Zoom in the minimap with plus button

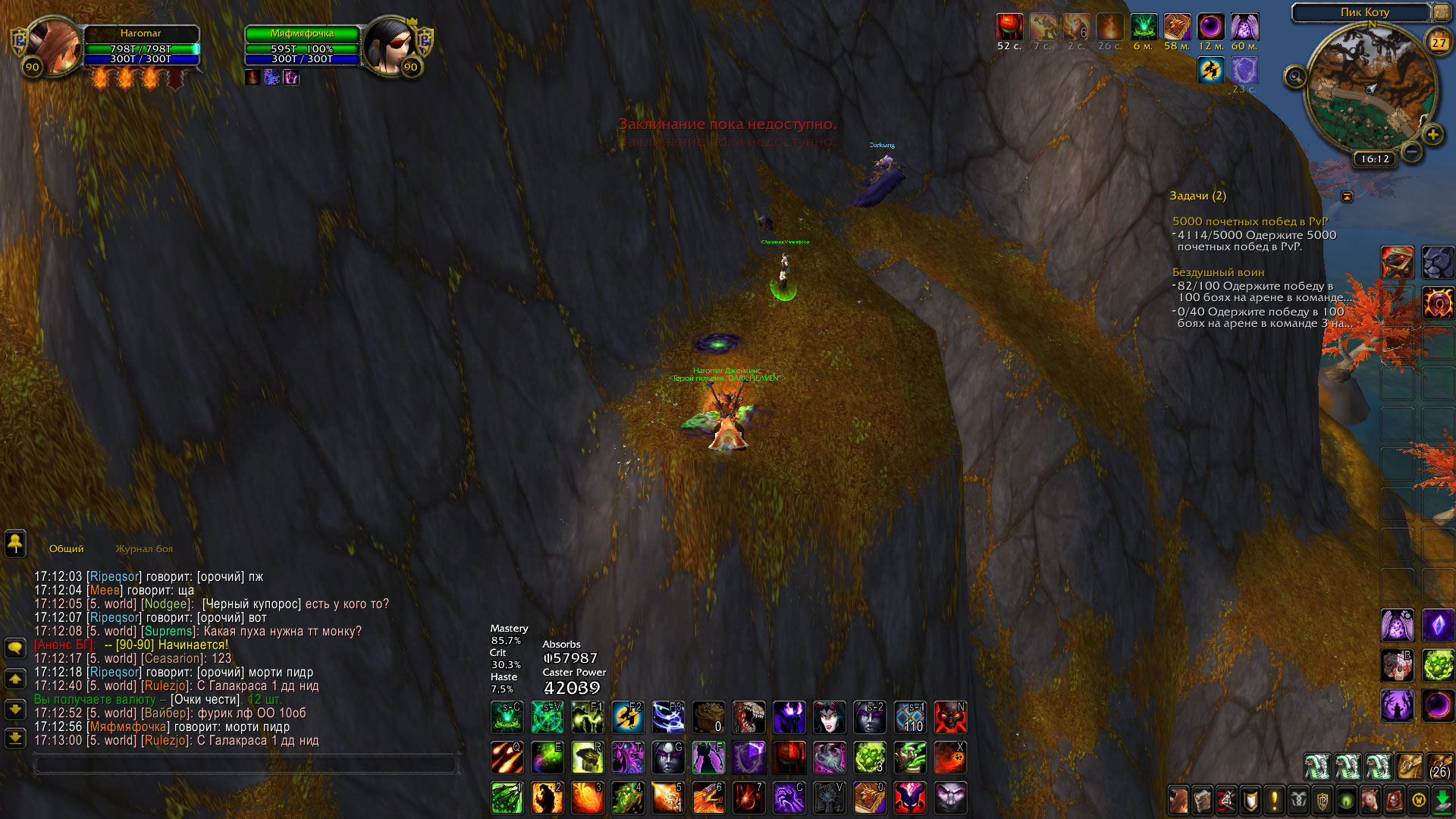point(1432,135)
